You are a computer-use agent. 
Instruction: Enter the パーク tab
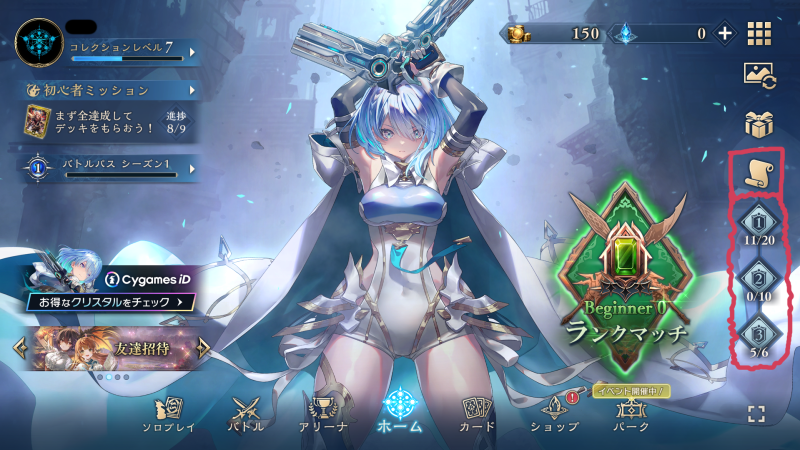630,414
